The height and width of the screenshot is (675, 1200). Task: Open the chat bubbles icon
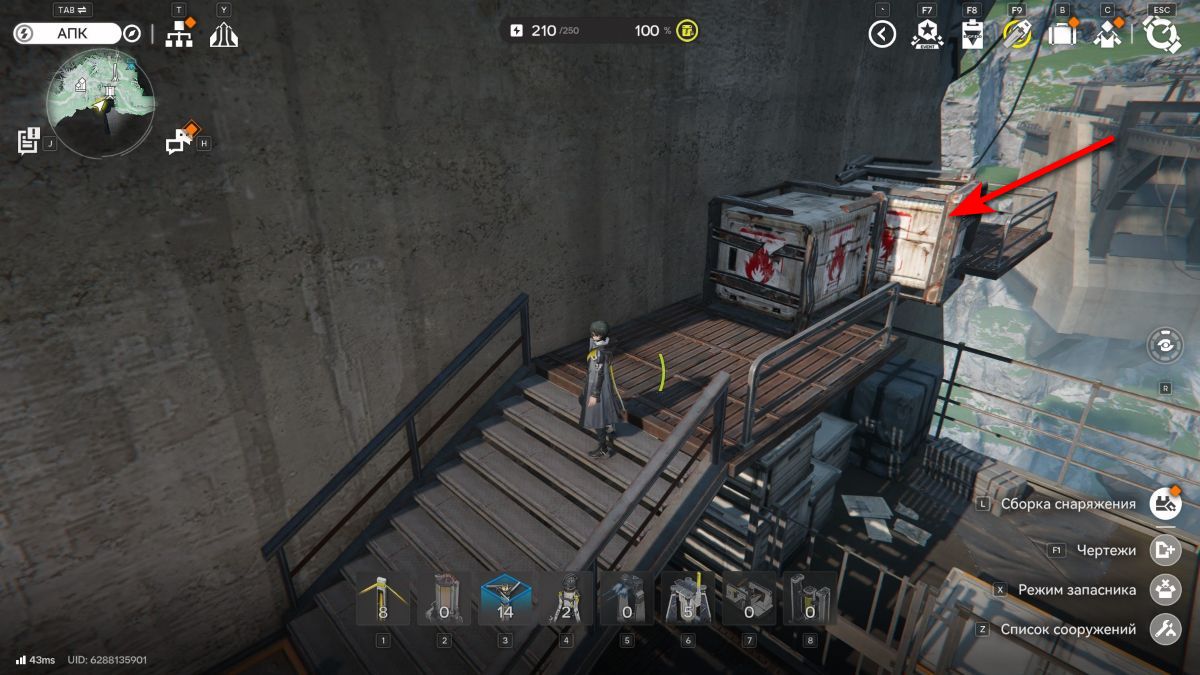tap(180, 142)
